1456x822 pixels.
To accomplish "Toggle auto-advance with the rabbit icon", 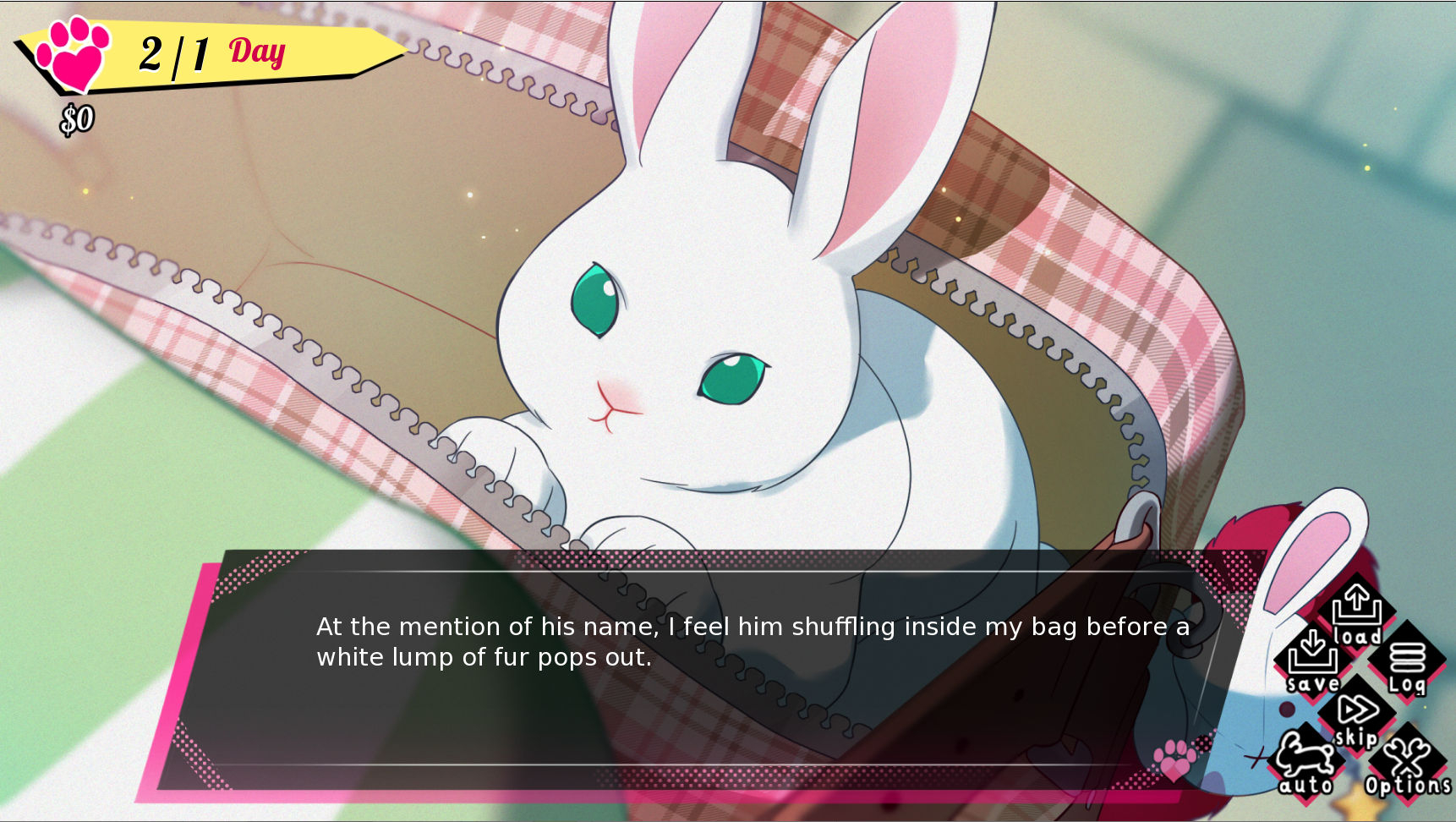I will 1305,761.
